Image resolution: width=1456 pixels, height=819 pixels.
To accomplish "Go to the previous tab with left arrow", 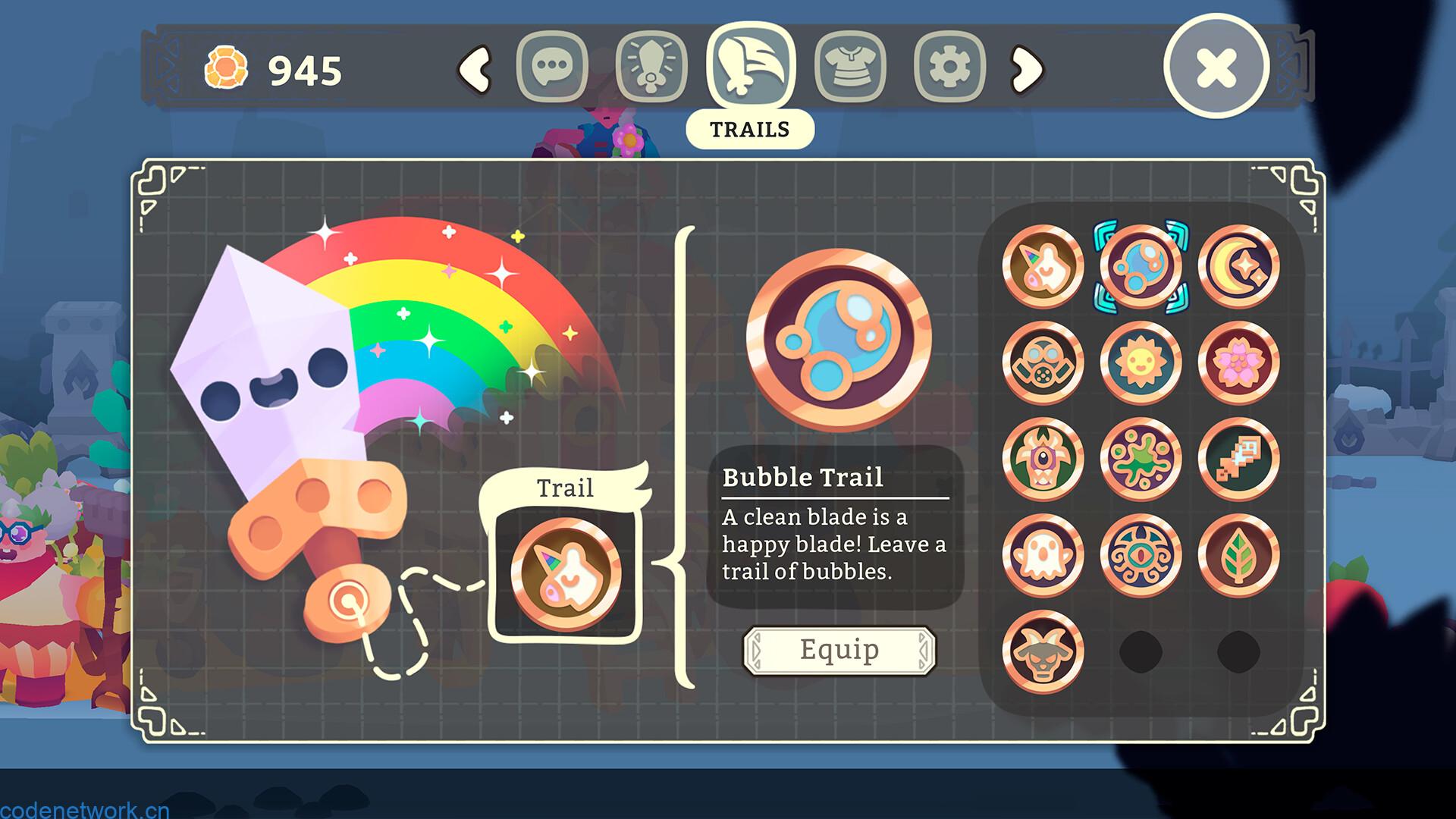I will click(x=475, y=69).
